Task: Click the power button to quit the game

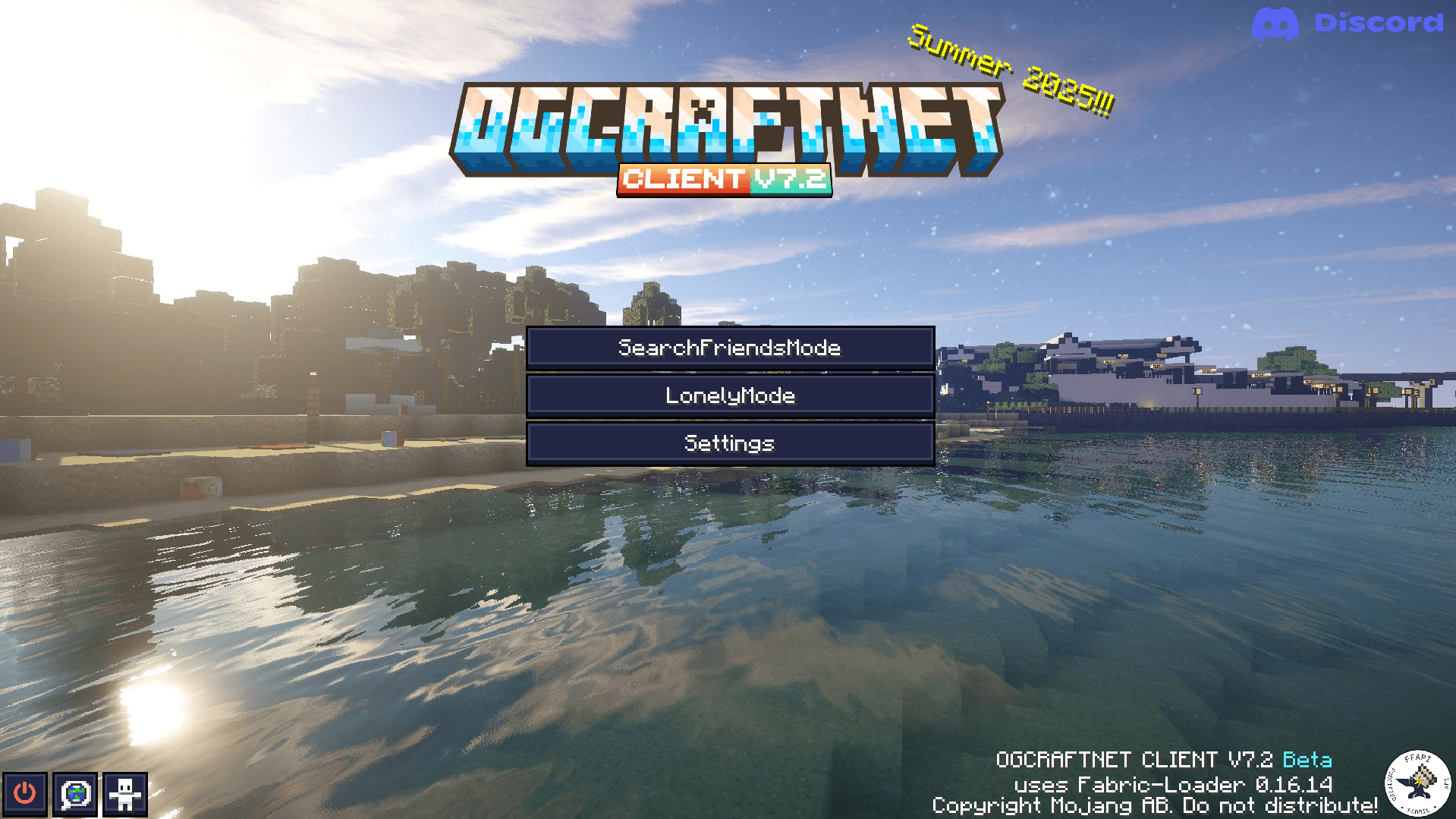Action: point(24,794)
